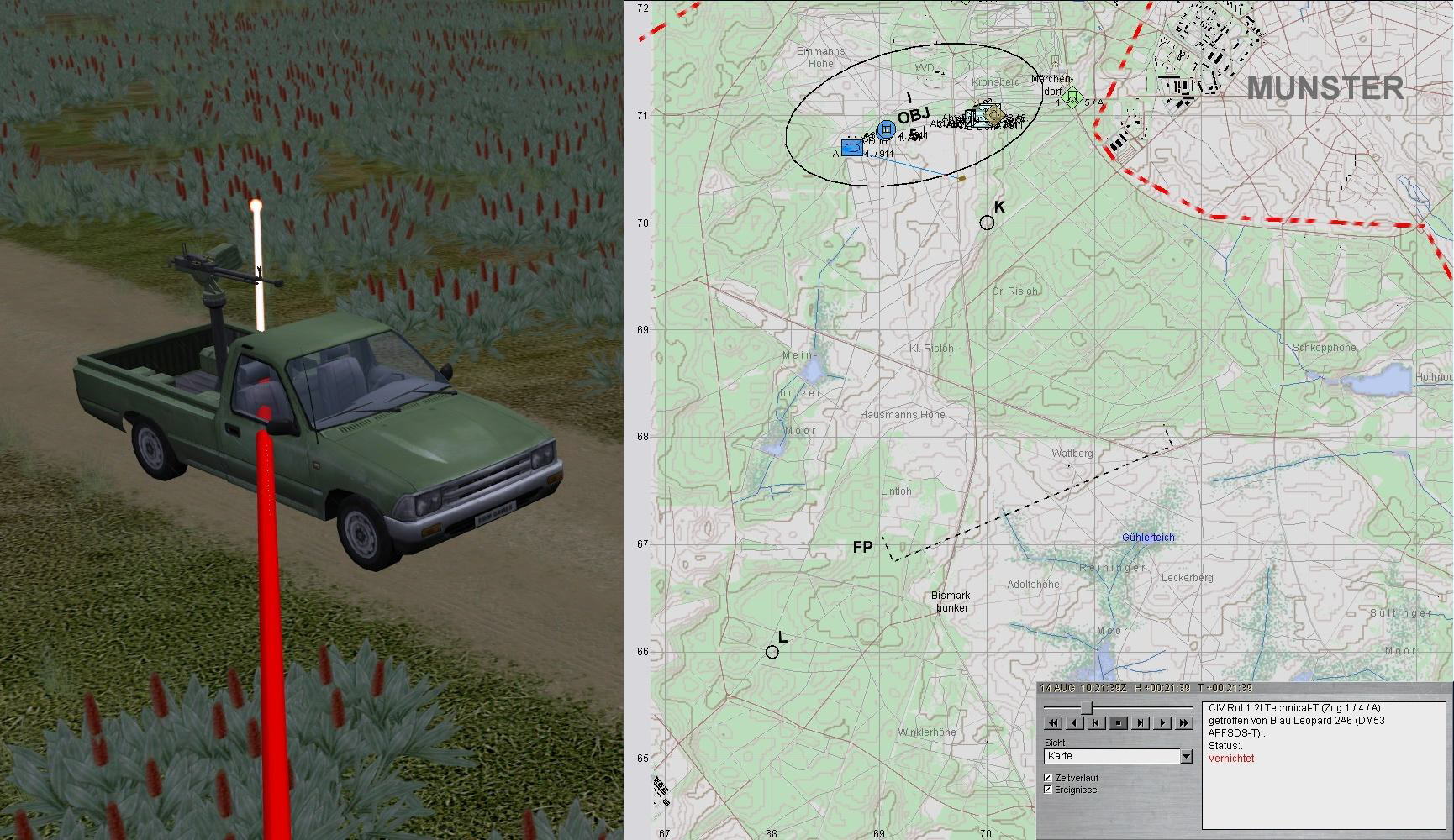Screen dimensions: 1454x840
Task: Toggle the Ereignisse checkbox
Action: coord(1048,790)
